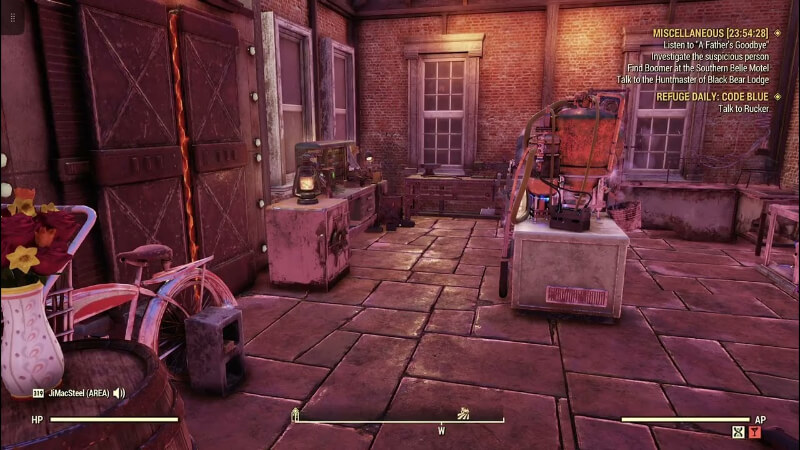Select the yellow quest marker on compass
Viewport: 800px width, 450px height.
[463, 412]
